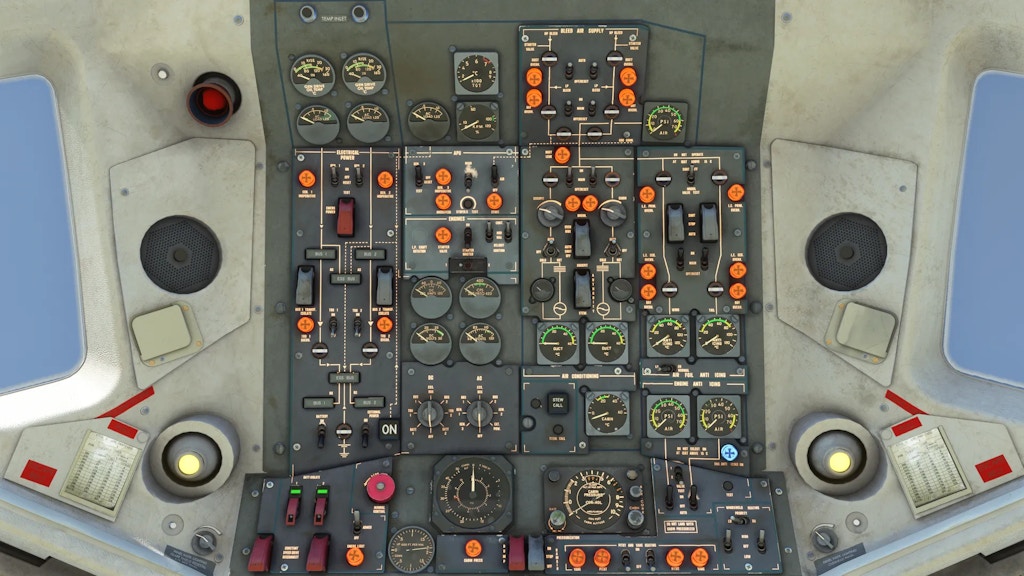Flip the red guarded Electrical Power switch
1024x576 pixels.
coord(346,216)
